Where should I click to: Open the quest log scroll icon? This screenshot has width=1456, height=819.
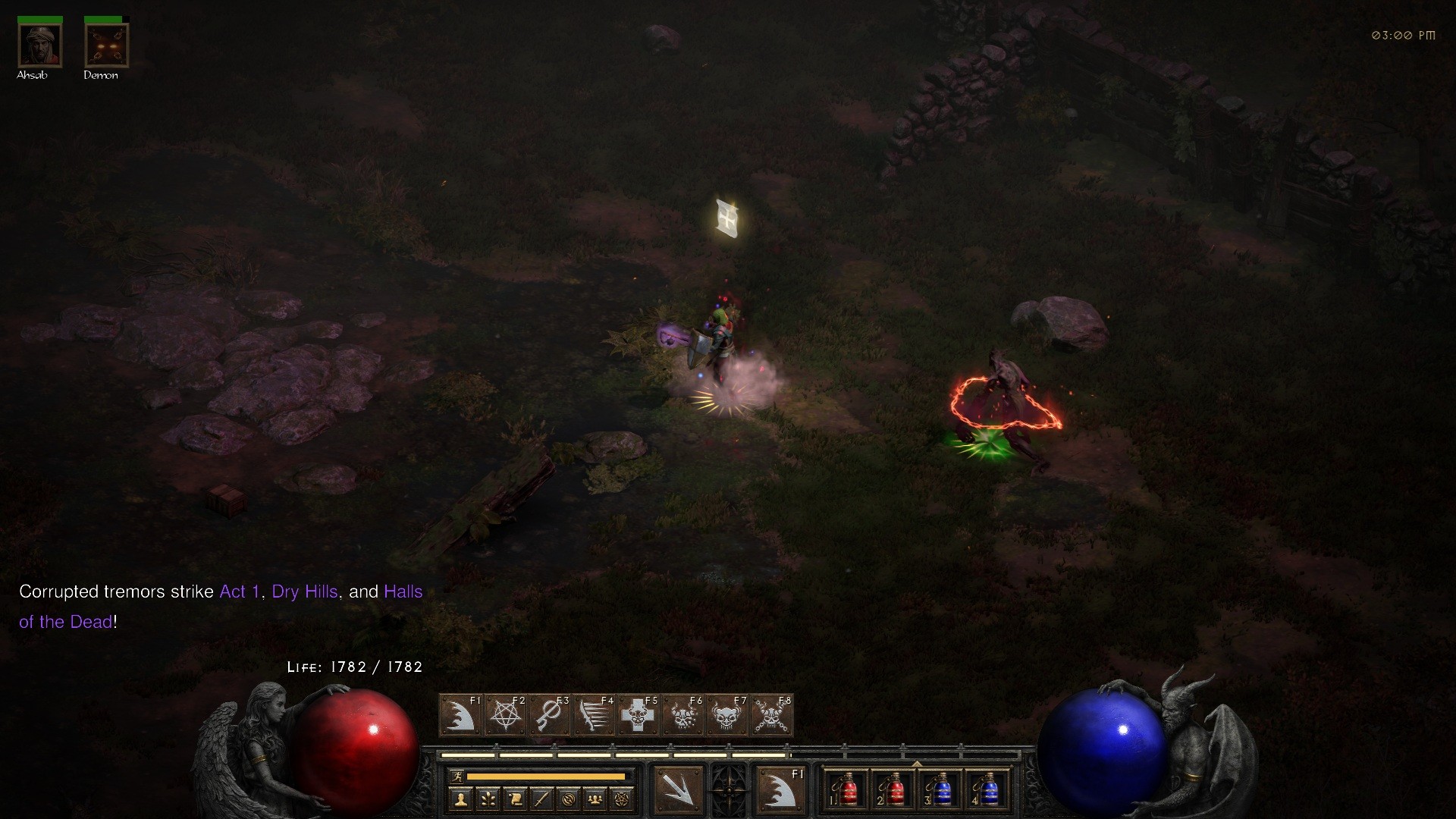(x=514, y=799)
